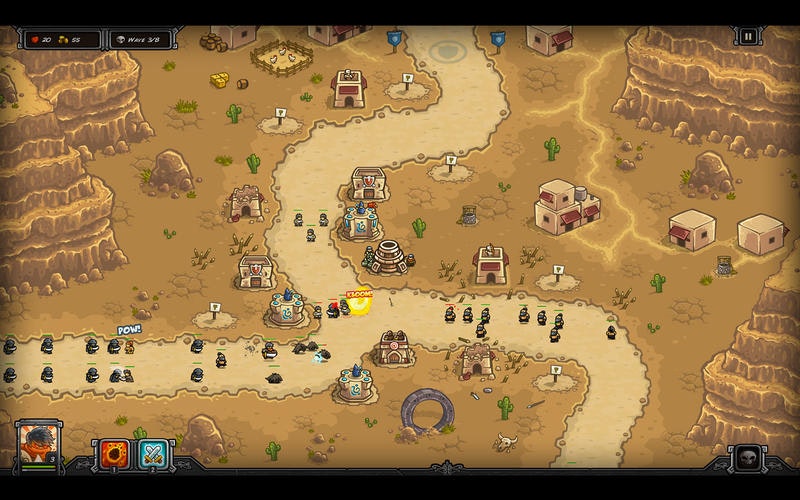800x500 pixels.
Task: Click the skull button in the bottom bar
Action: 748,459
